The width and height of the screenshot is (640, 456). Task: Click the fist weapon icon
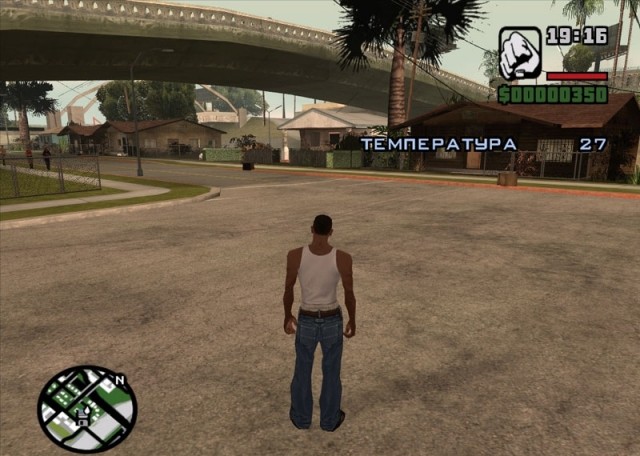point(520,53)
